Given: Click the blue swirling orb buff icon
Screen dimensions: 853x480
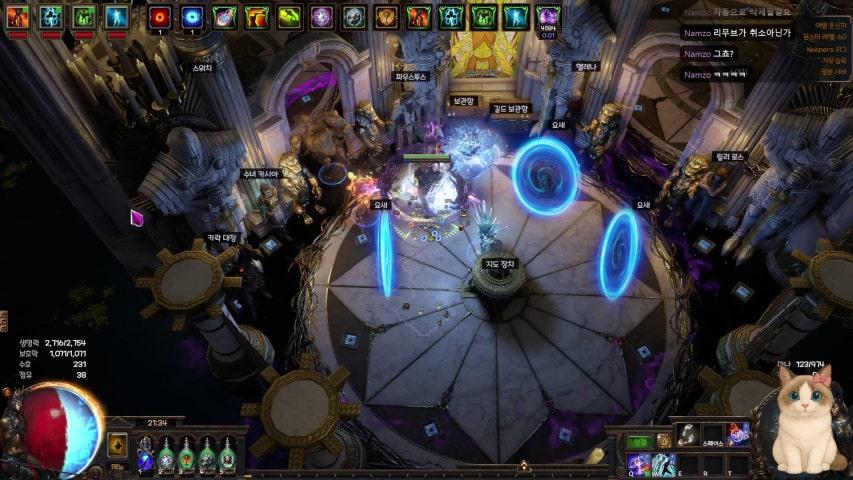Looking at the screenshot, I should click(192, 16).
